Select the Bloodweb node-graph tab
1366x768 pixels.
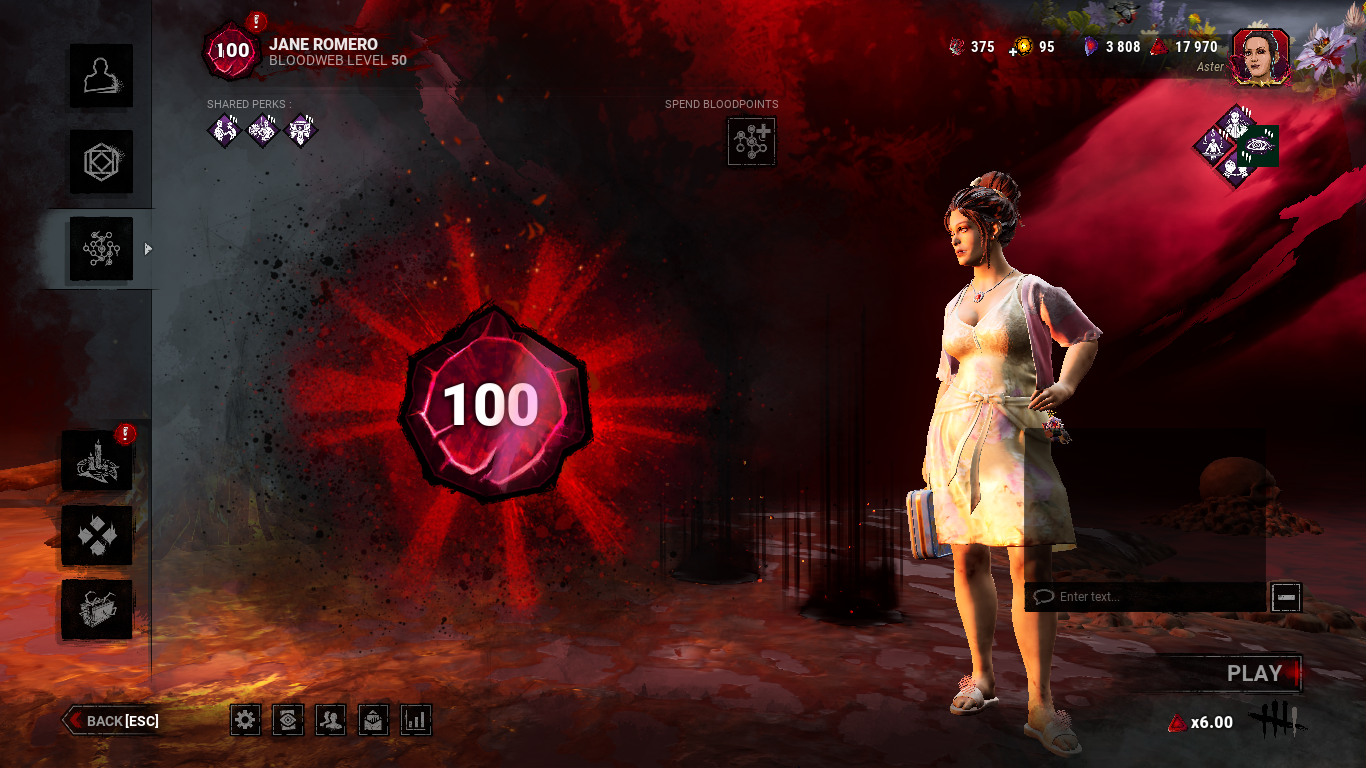[x=100, y=249]
